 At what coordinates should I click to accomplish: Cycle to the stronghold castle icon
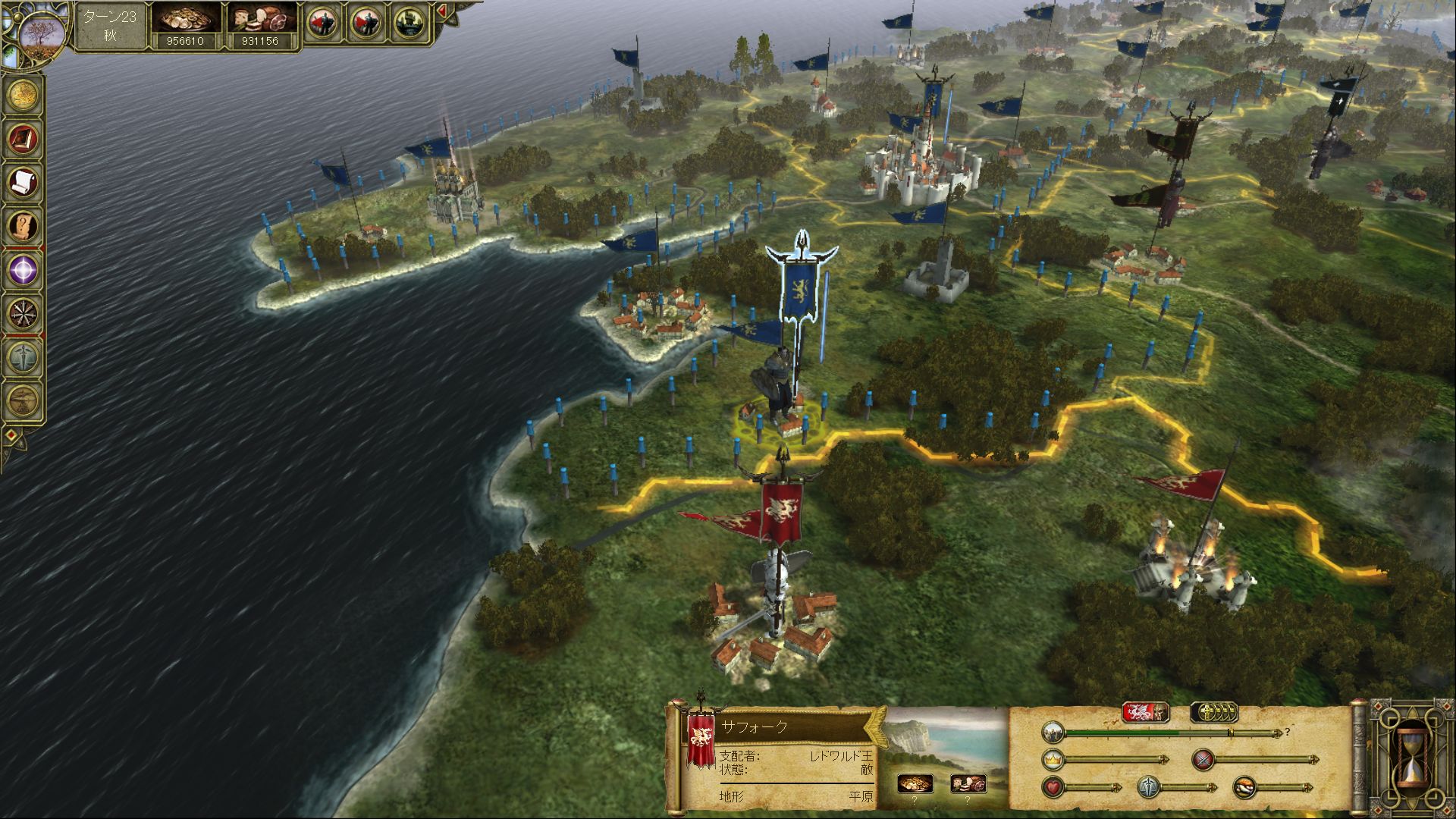(408, 24)
